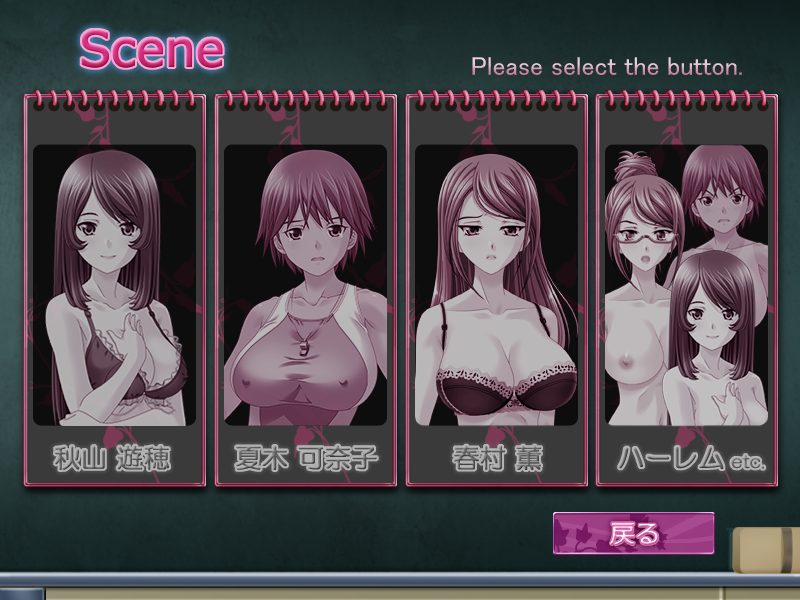The height and width of the screenshot is (600, 800).
Task: Choose the 夏木 可奈子 scene panel
Action: [305, 290]
